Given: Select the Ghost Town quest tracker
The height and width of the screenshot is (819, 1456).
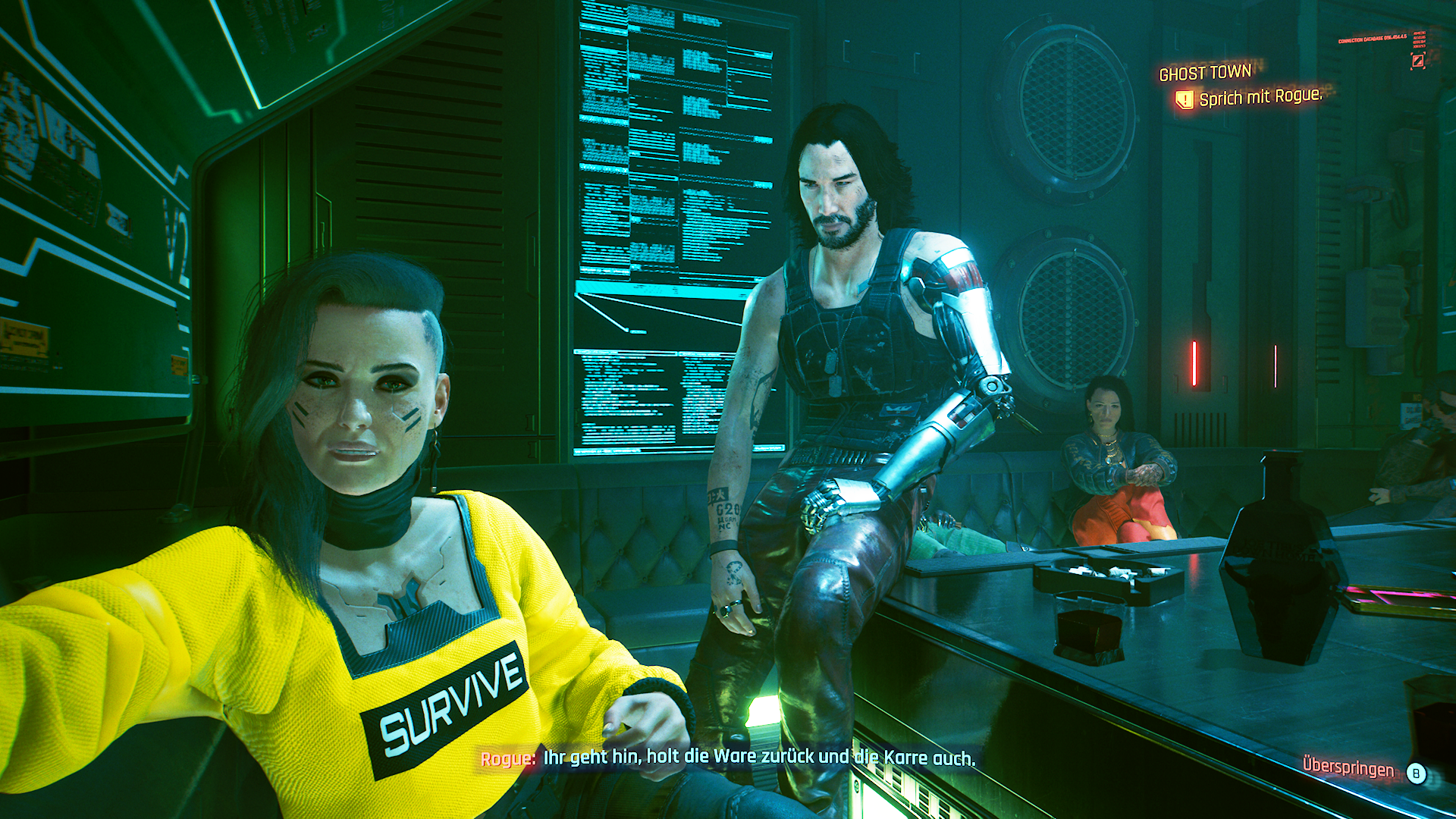Looking at the screenshot, I should [1205, 73].
